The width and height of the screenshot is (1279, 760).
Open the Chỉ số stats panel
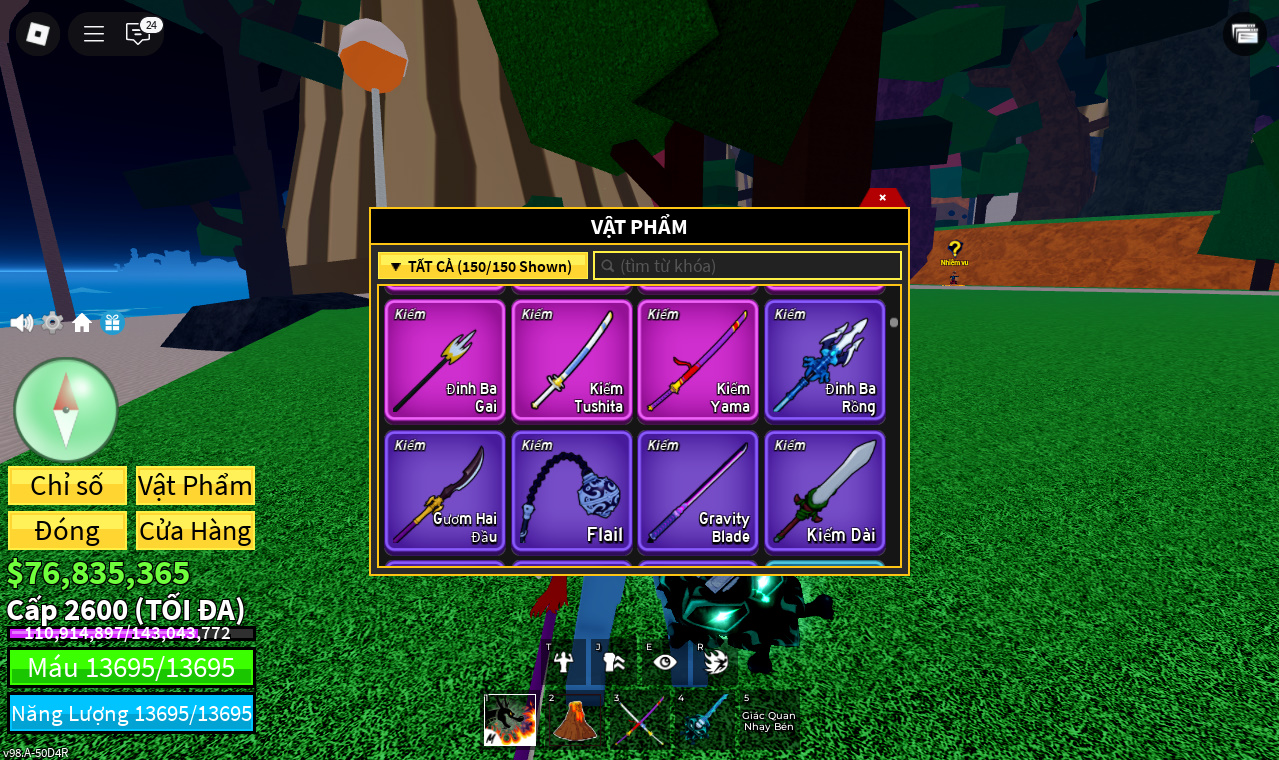point(67,485)
